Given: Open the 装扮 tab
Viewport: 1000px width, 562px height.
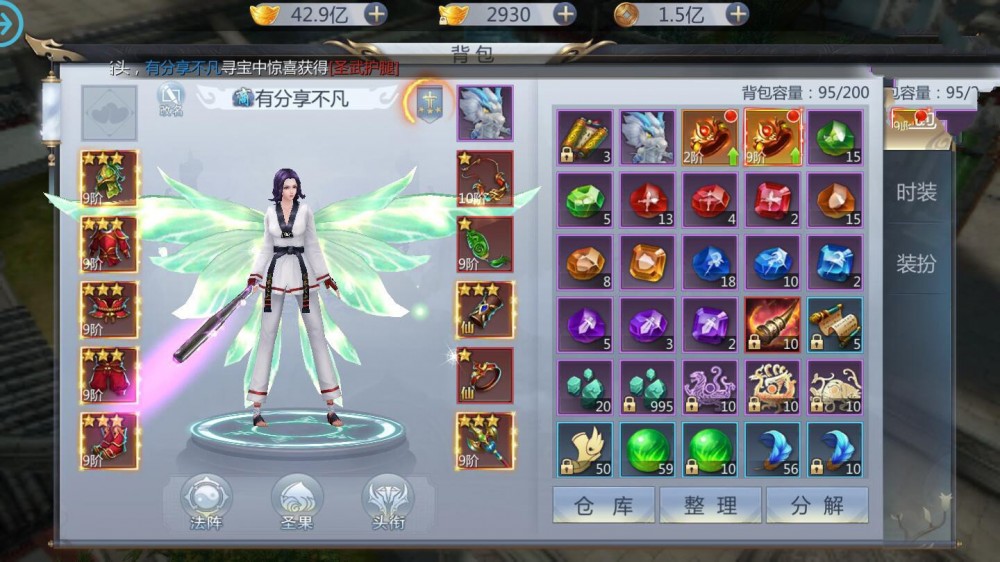Looking at the screenshot, I should [916, 264].
